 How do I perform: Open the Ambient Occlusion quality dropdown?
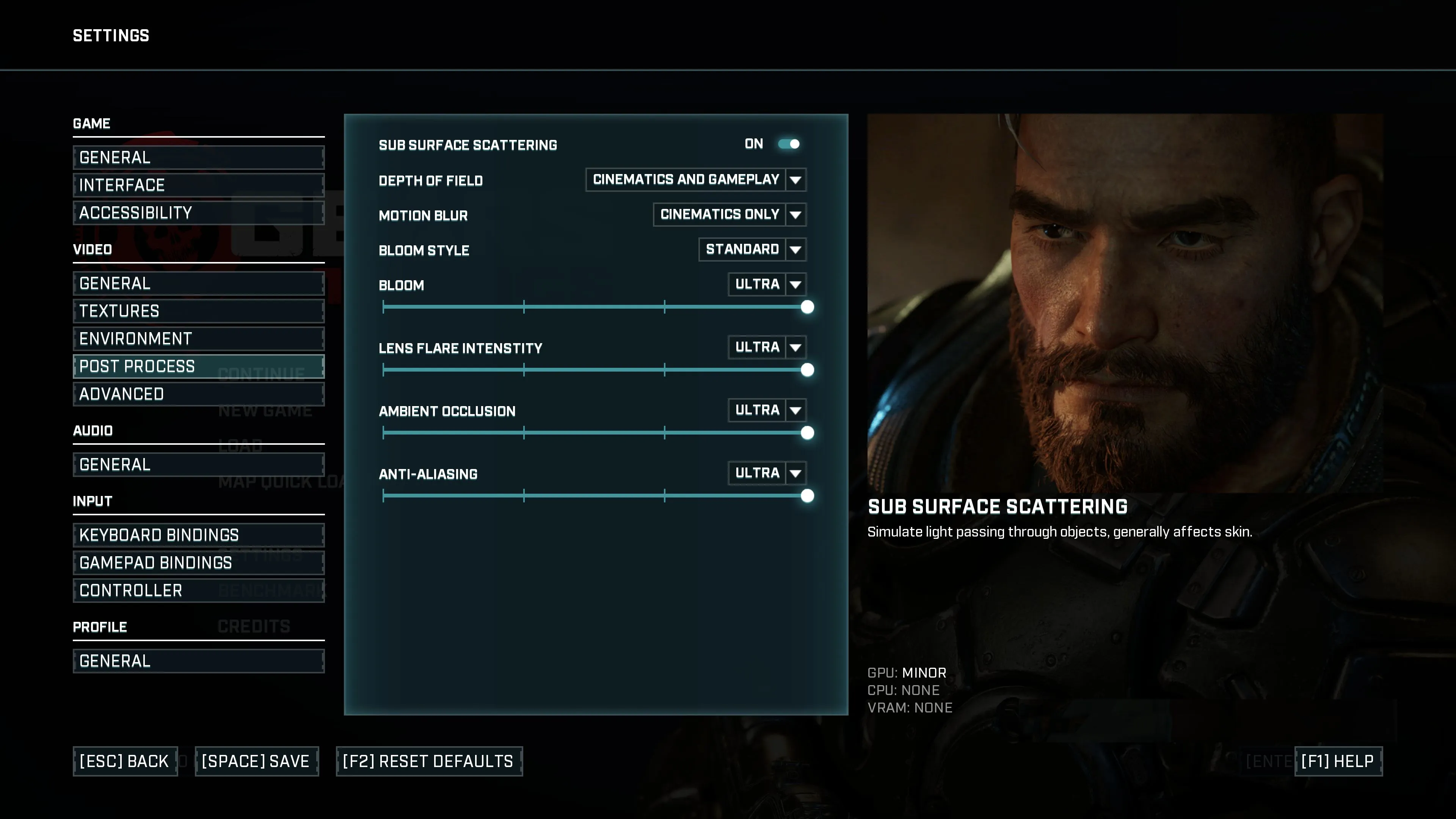coord(766,410)
